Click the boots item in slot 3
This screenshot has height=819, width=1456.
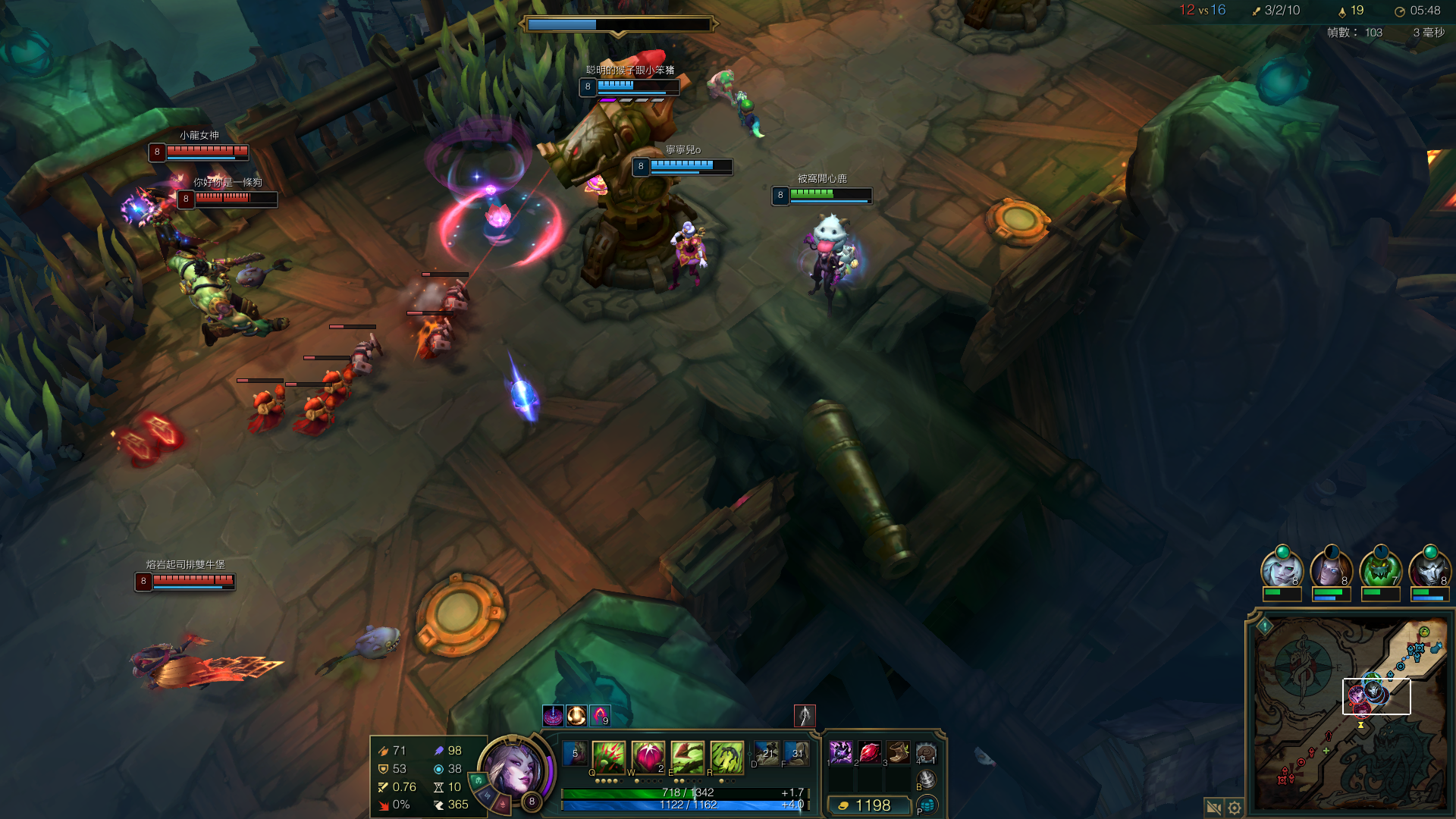[x=899, y=752]
